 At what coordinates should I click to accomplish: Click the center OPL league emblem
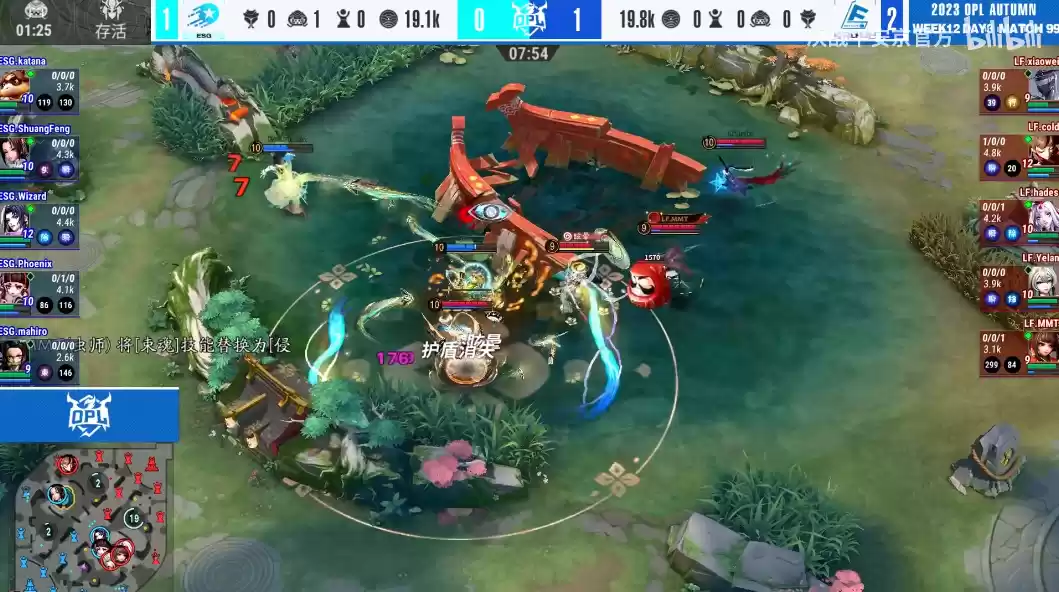(529, 19)
